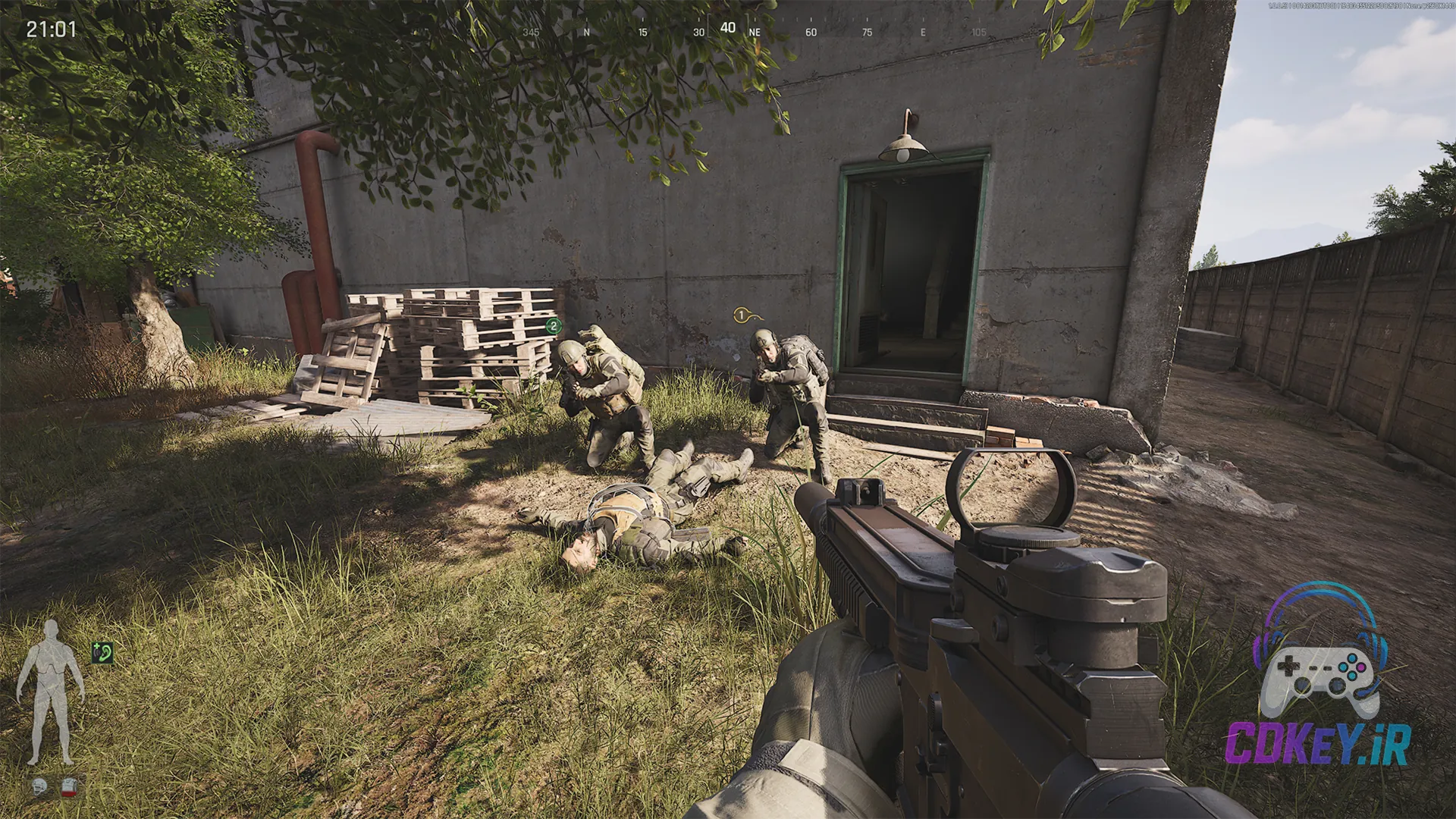
Task: Click the N heading on the compass bar
Action: point(586,32)
